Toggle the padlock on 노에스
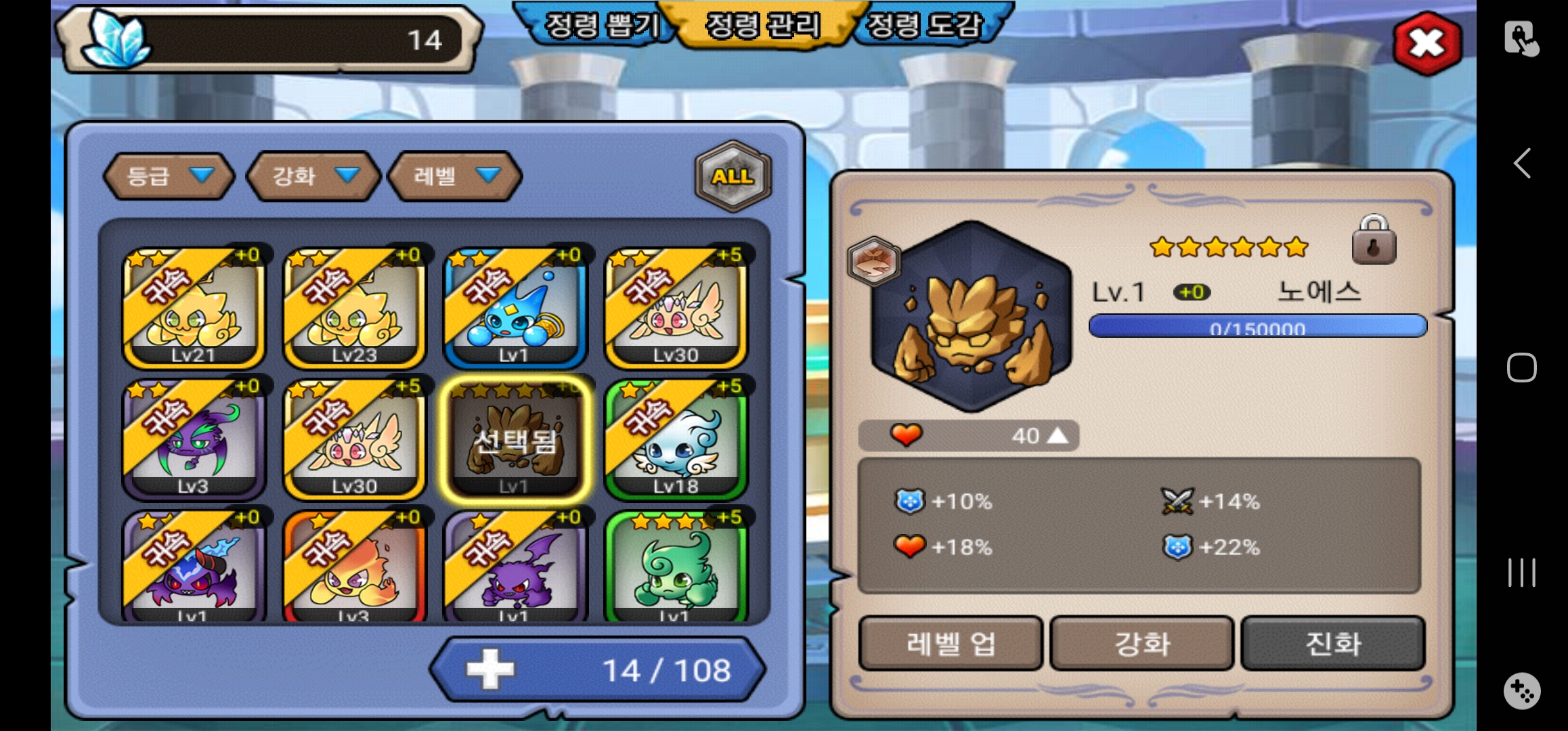This screenshot has height=731, width=1568. click(x=1373, y=241)
